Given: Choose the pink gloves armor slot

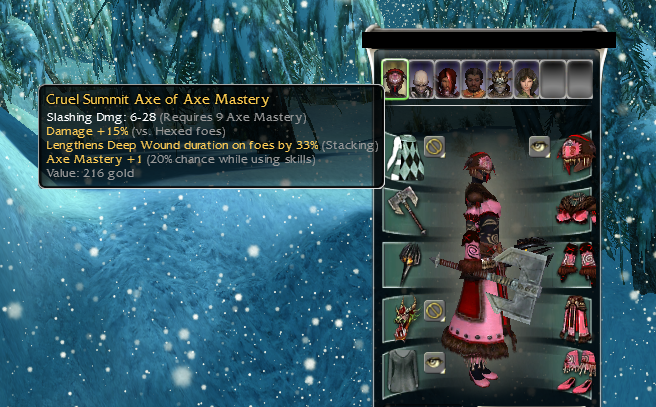Looking at the screenshot, I should tap(577, 264).
